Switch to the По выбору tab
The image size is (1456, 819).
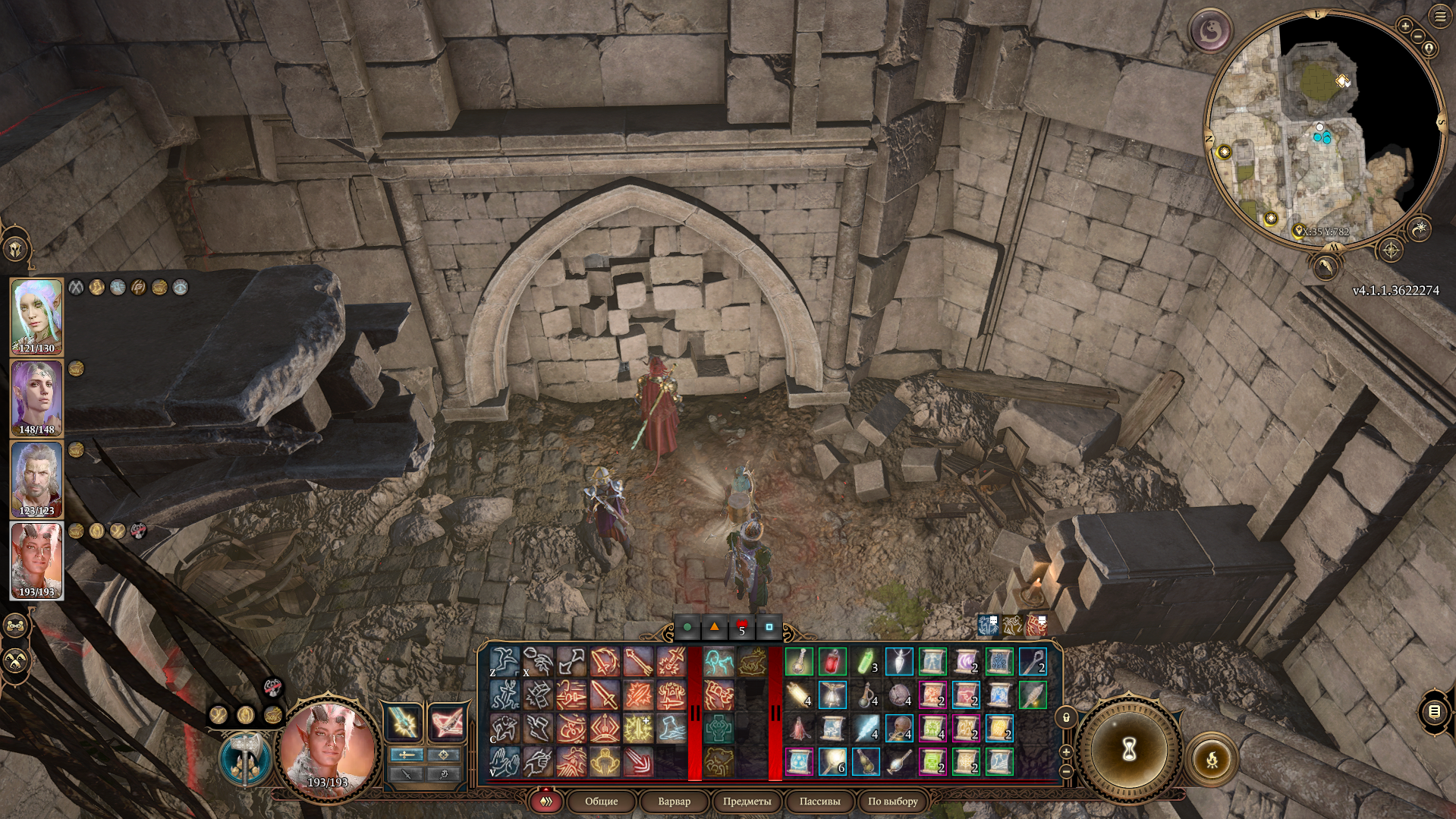[893, 801]
